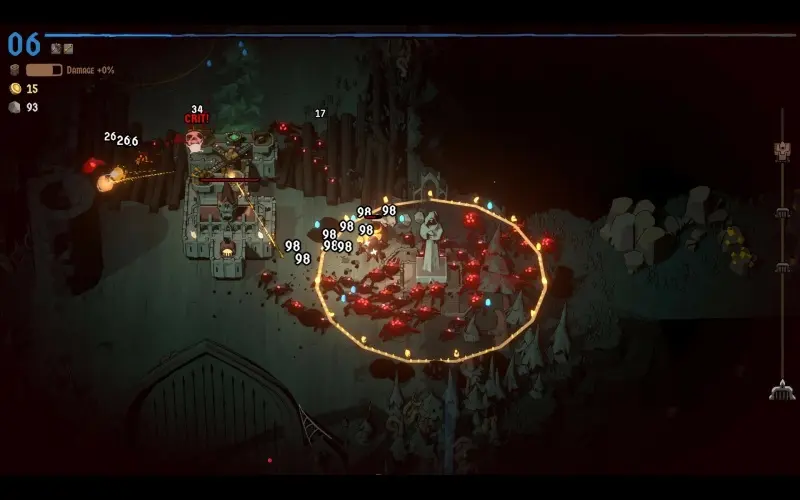Select the golden wand upgrade icon
Image resolution: width=800 pixels, height=500 pixels.
pyautogui.click(x=68, y=48)
